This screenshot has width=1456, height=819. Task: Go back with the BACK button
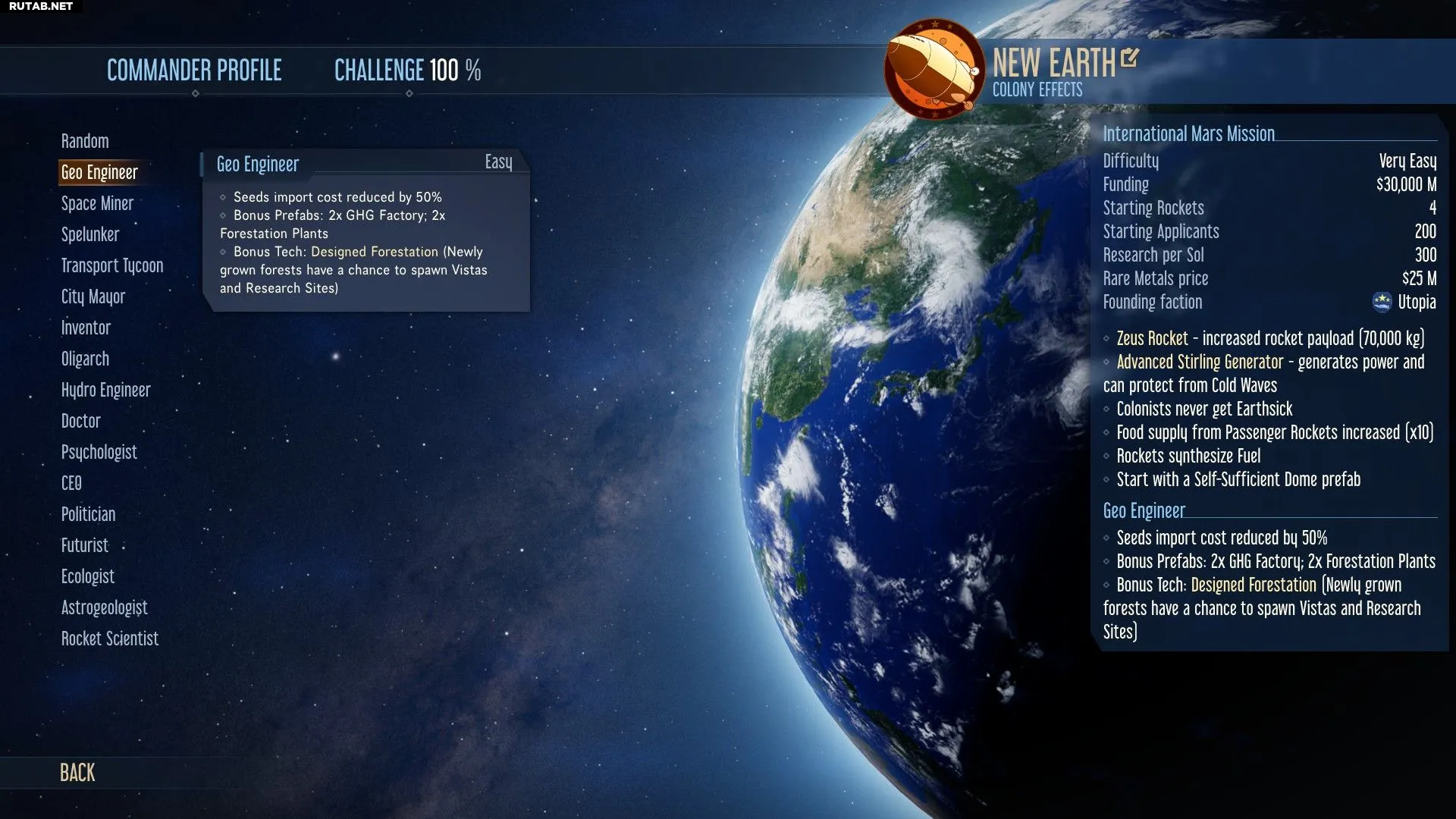click(x=77, y=773)
